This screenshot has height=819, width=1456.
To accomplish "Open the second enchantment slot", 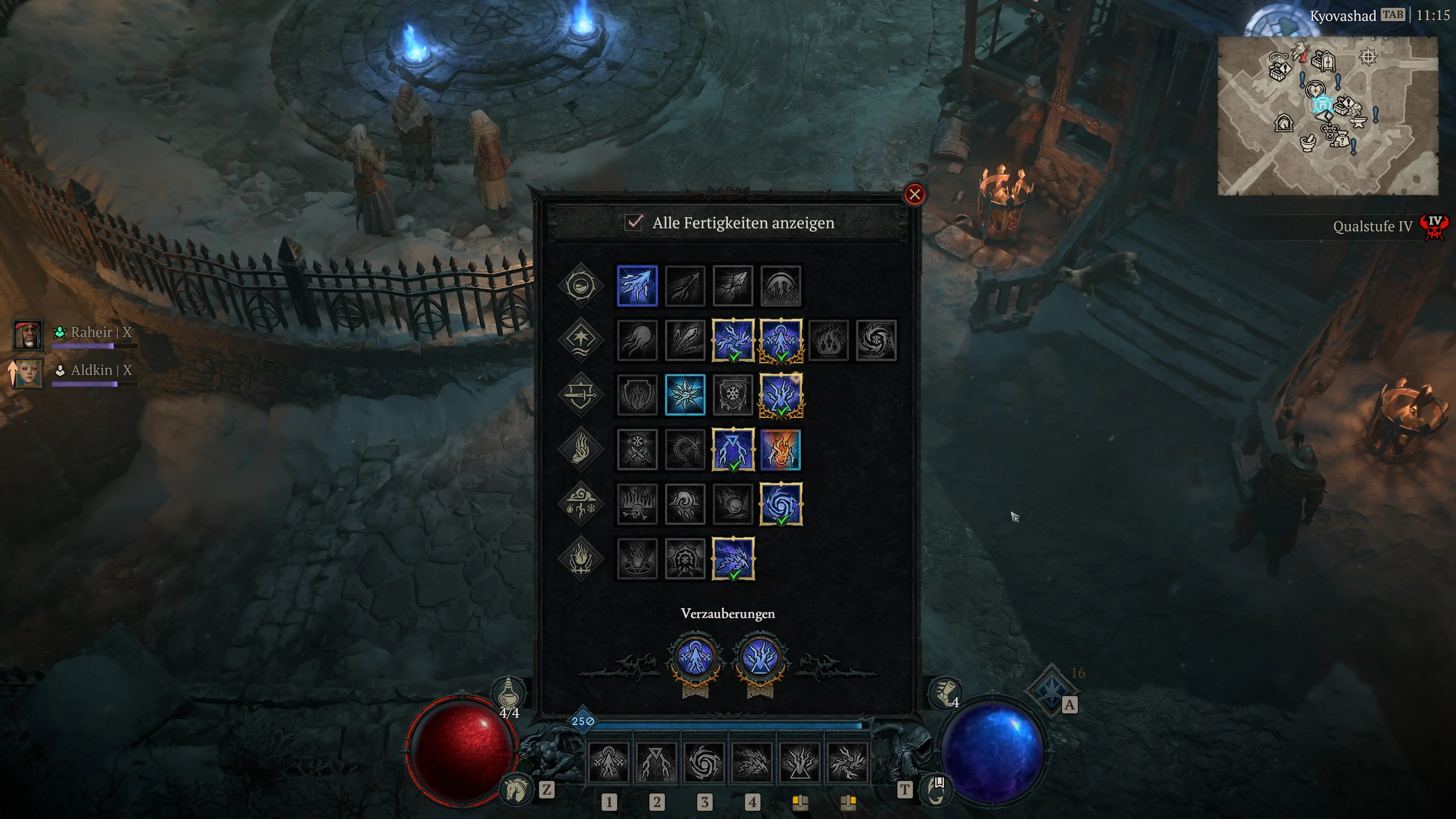I will [x=760, y=659].
